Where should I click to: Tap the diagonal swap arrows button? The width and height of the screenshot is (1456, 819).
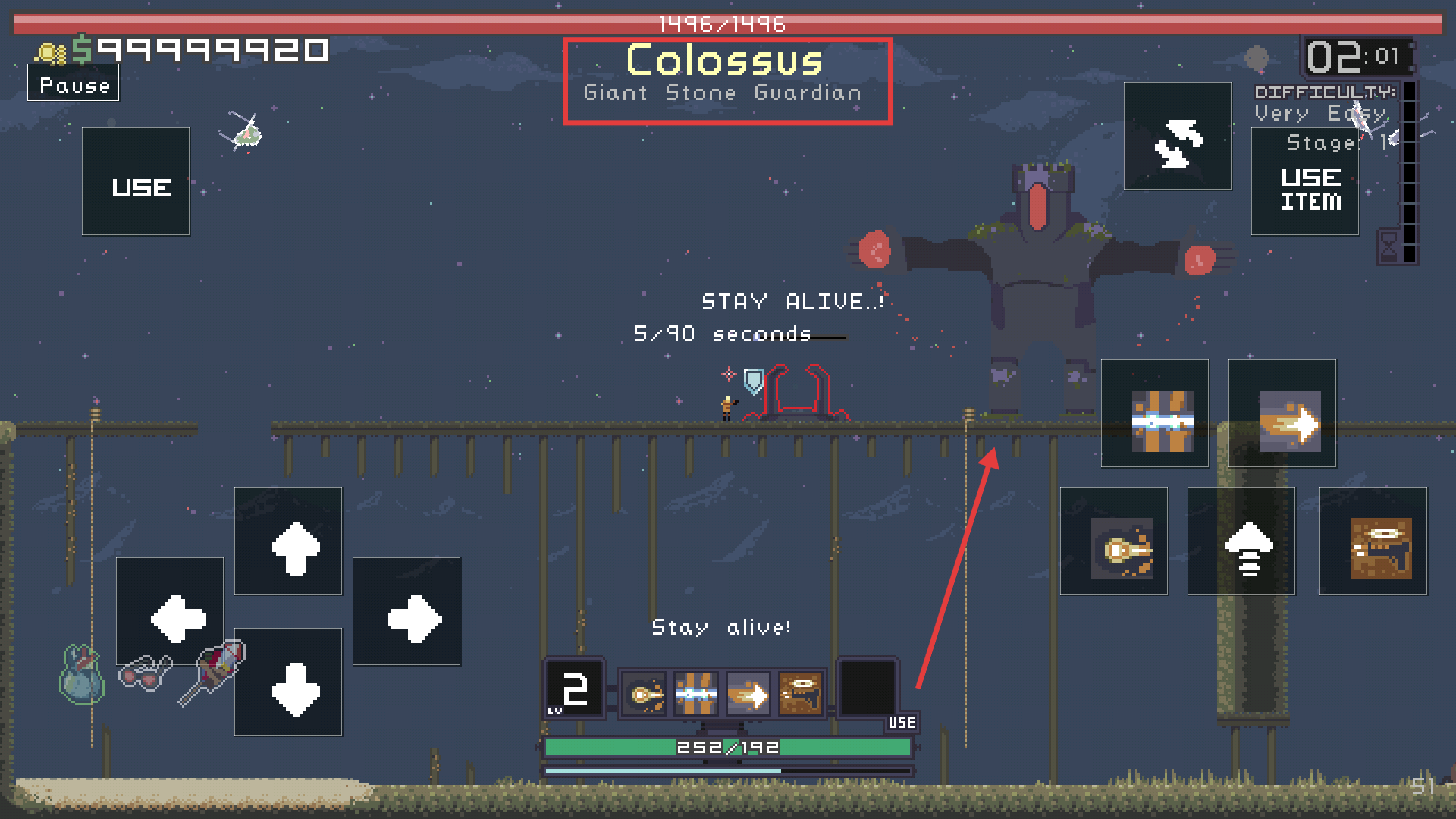point(1178,136)
